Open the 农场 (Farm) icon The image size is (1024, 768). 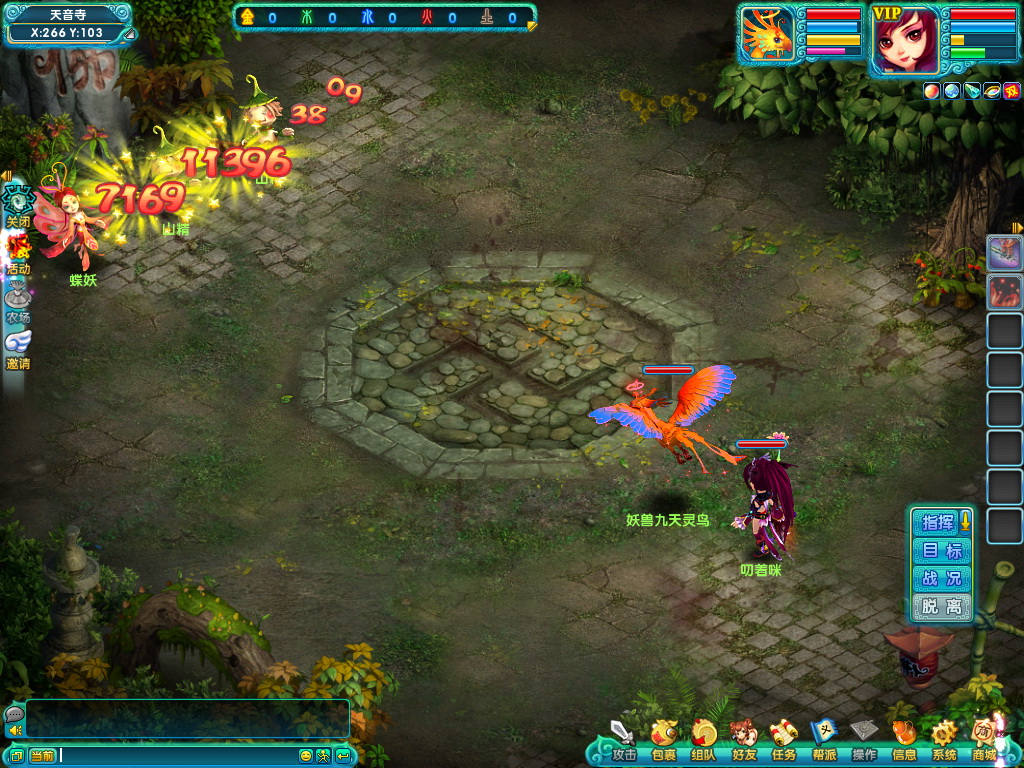pyautogui.click(x=18, y=298)
